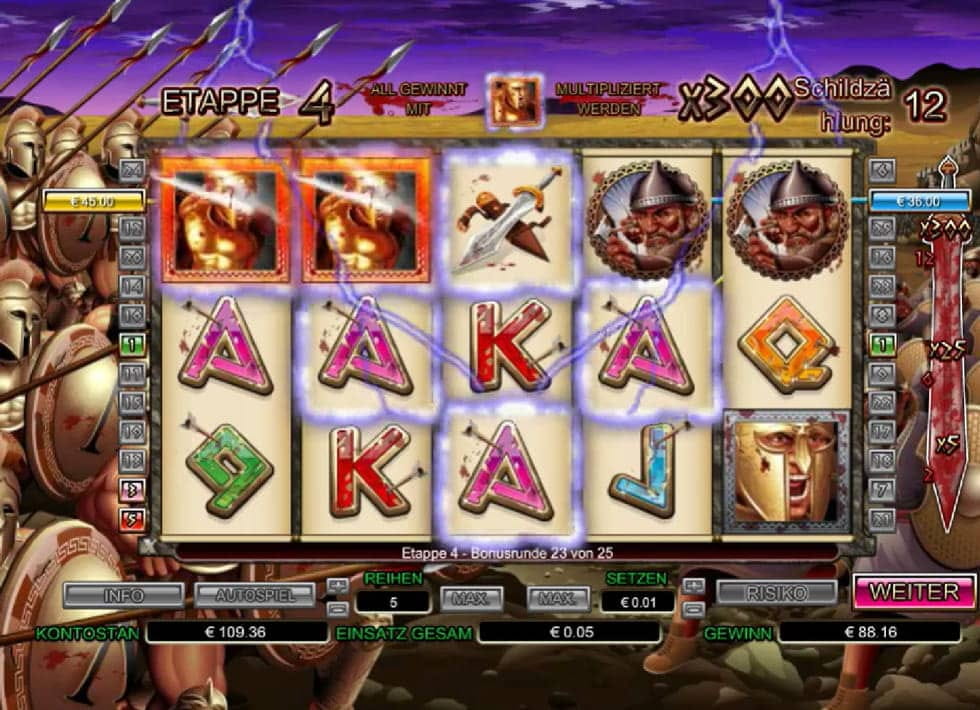Select the pink payline marker 3
Viewport: 980px width, 710px height.
132,490
